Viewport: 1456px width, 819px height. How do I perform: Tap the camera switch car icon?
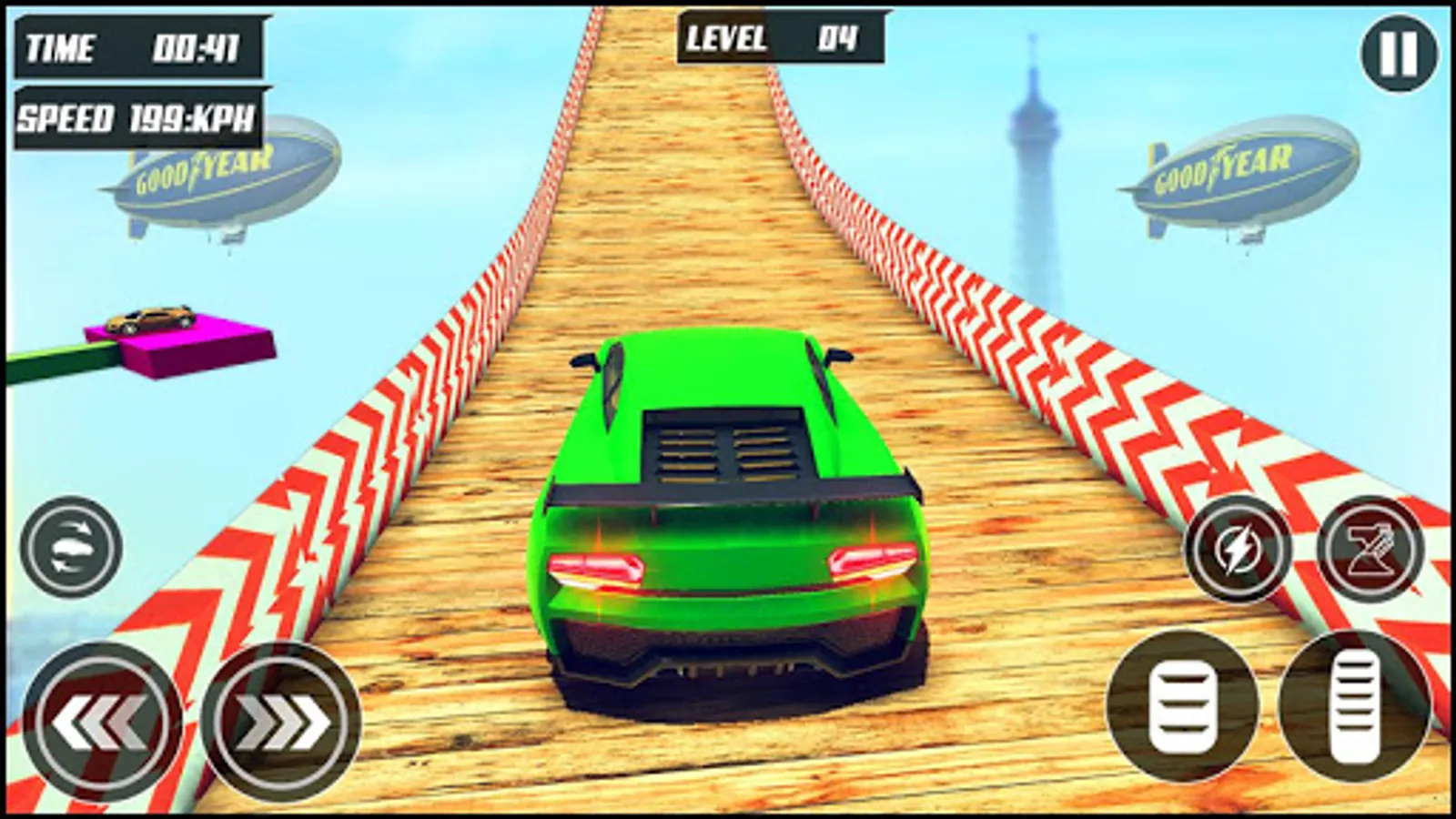click(x=71, y=548)
